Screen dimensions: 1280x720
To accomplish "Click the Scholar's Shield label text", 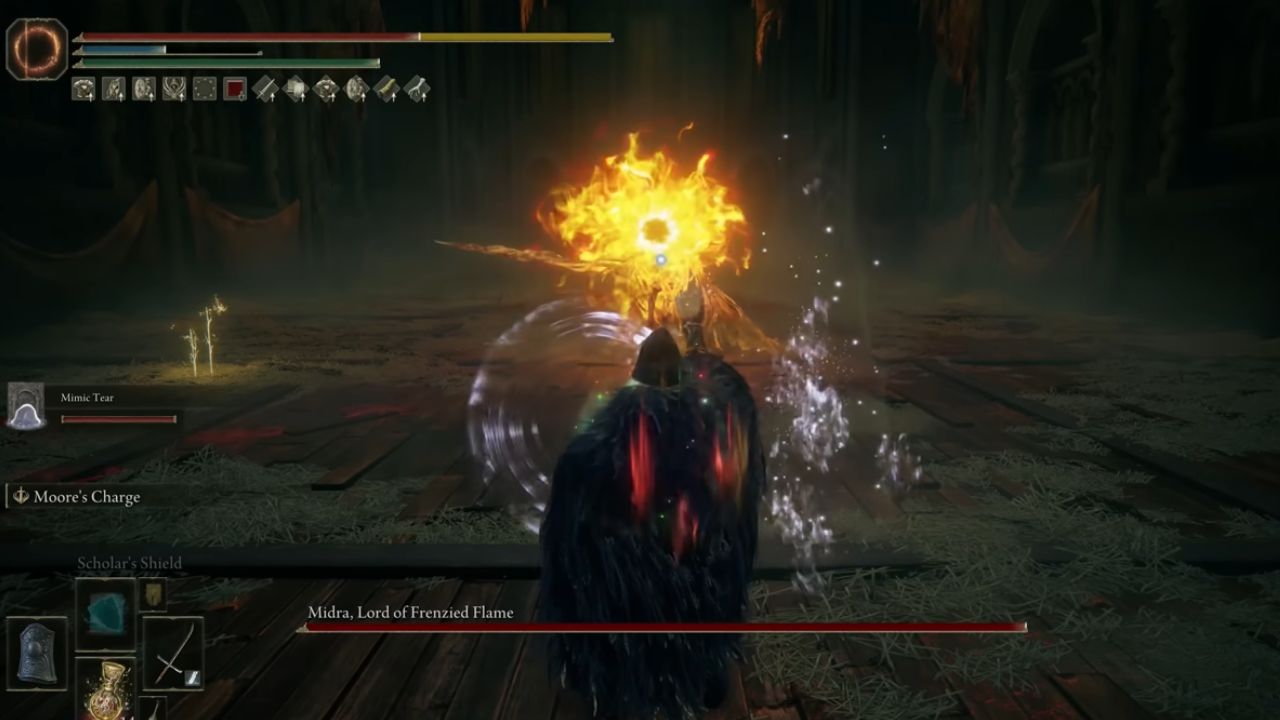I will (129, 563).
